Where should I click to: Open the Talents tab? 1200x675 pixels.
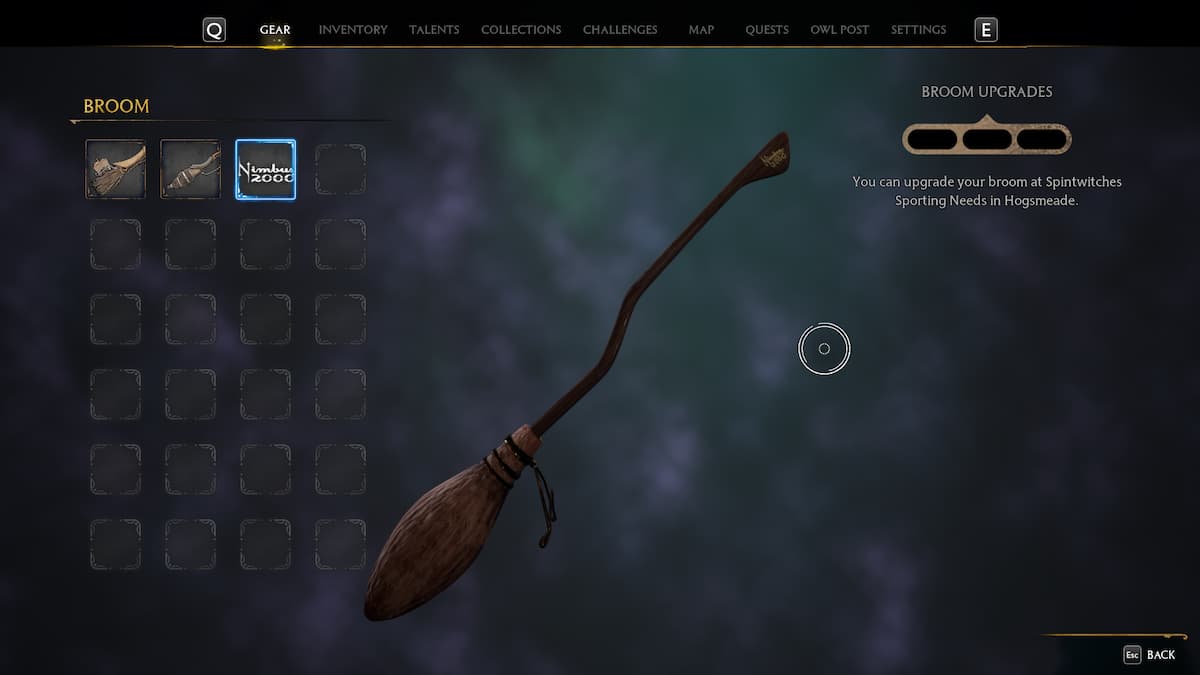click(x=434, y=30)
